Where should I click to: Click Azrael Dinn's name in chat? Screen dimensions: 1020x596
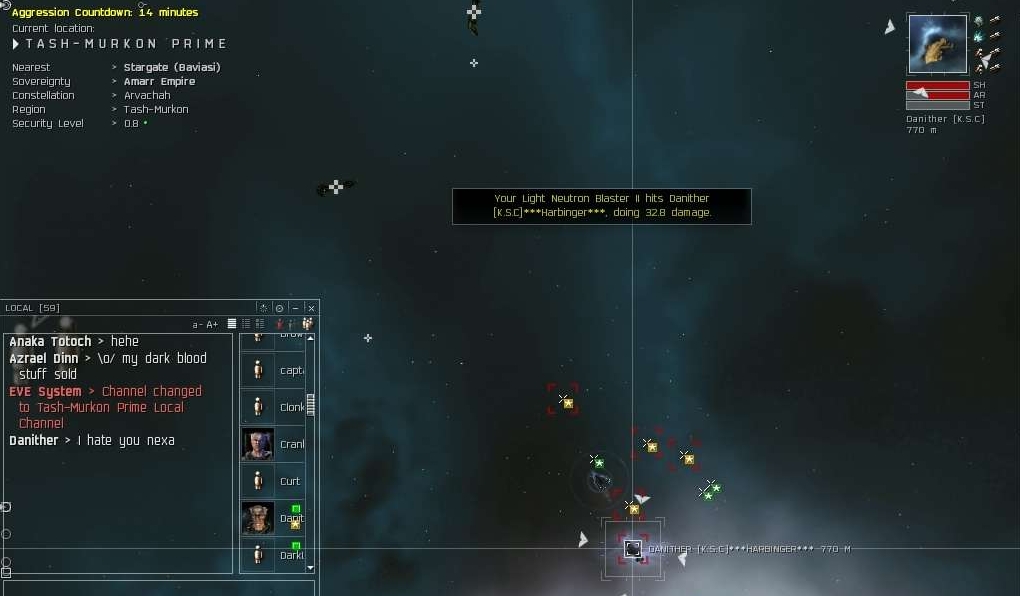[x=45, y=358]
